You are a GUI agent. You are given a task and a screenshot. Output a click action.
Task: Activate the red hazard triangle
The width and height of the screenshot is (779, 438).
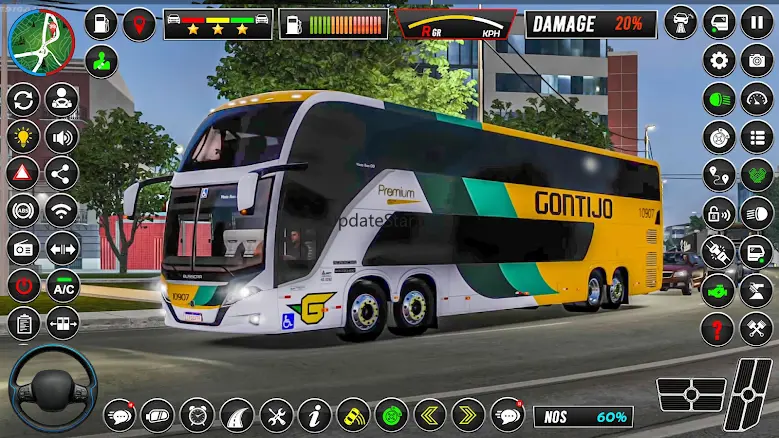pos(22,172)
